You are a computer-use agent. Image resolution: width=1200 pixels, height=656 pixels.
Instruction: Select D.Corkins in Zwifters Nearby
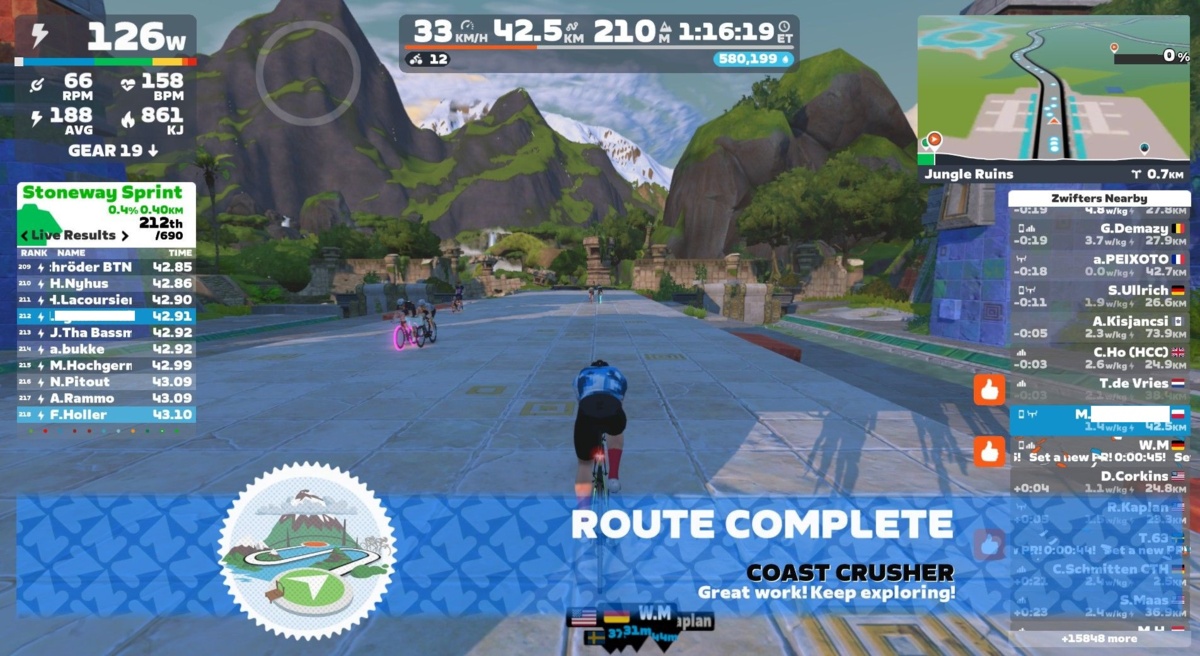1098,482
